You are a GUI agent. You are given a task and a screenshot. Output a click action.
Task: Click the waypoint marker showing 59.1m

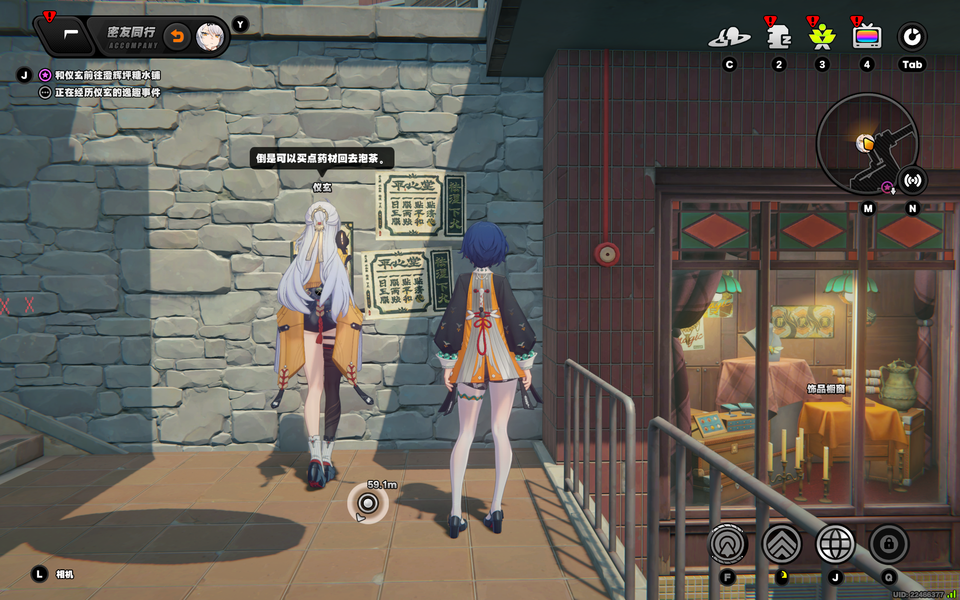pos(368,503)
